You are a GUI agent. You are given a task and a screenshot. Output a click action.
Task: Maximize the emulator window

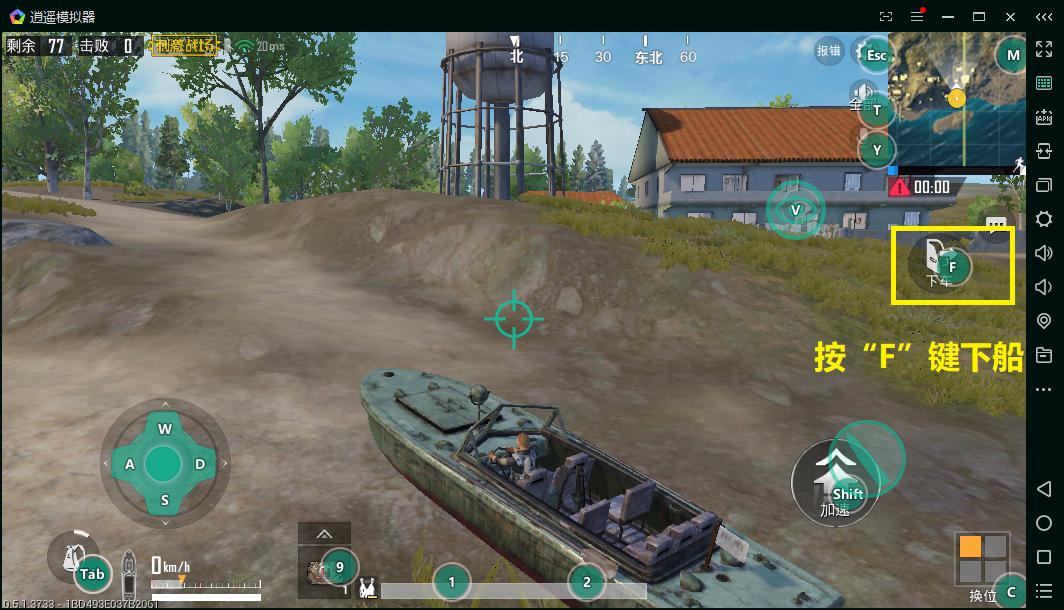tap(979, 16)
